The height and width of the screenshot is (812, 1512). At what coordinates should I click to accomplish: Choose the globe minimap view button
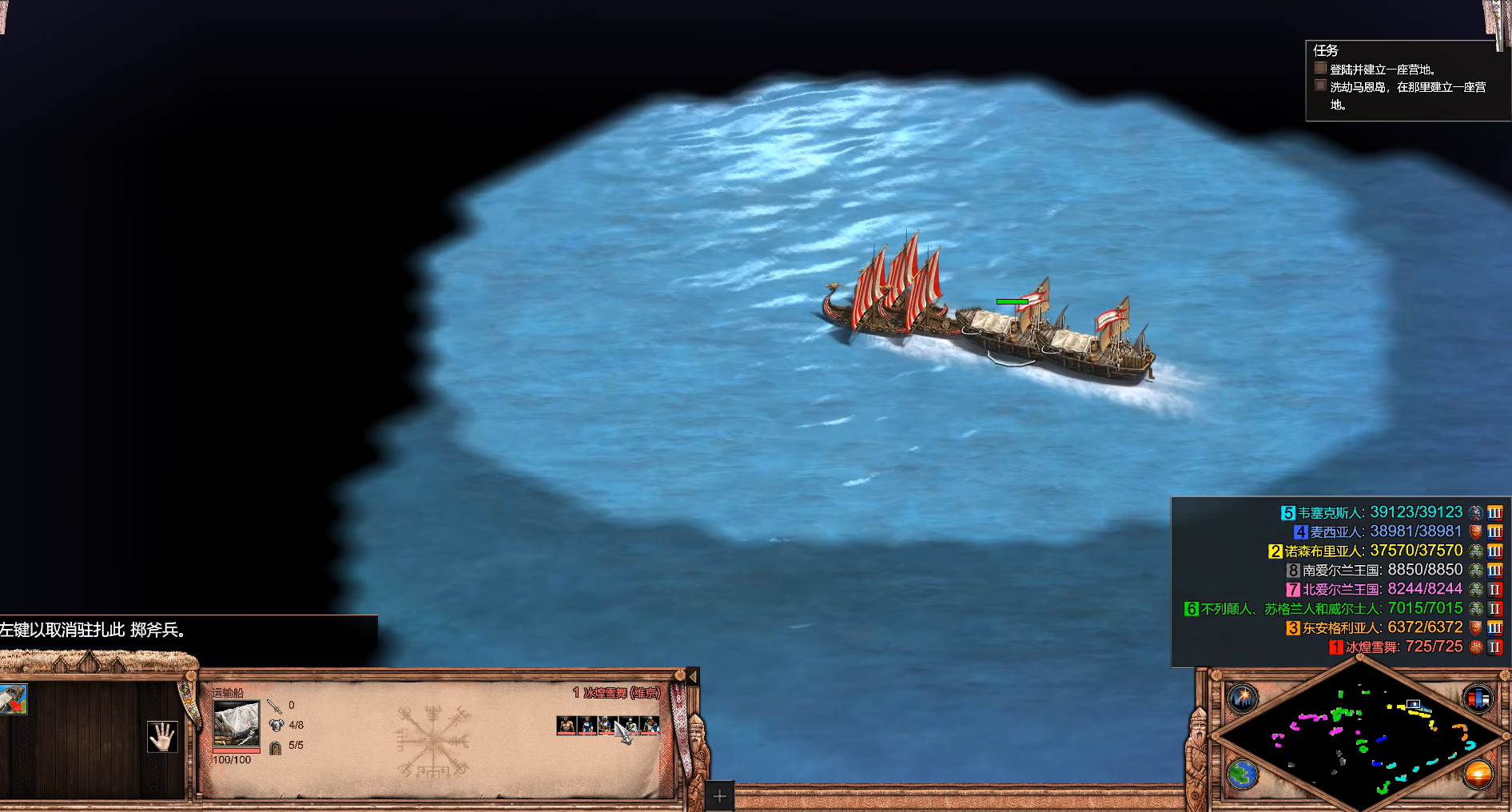pyautogui.click(x=1243, y=774)
